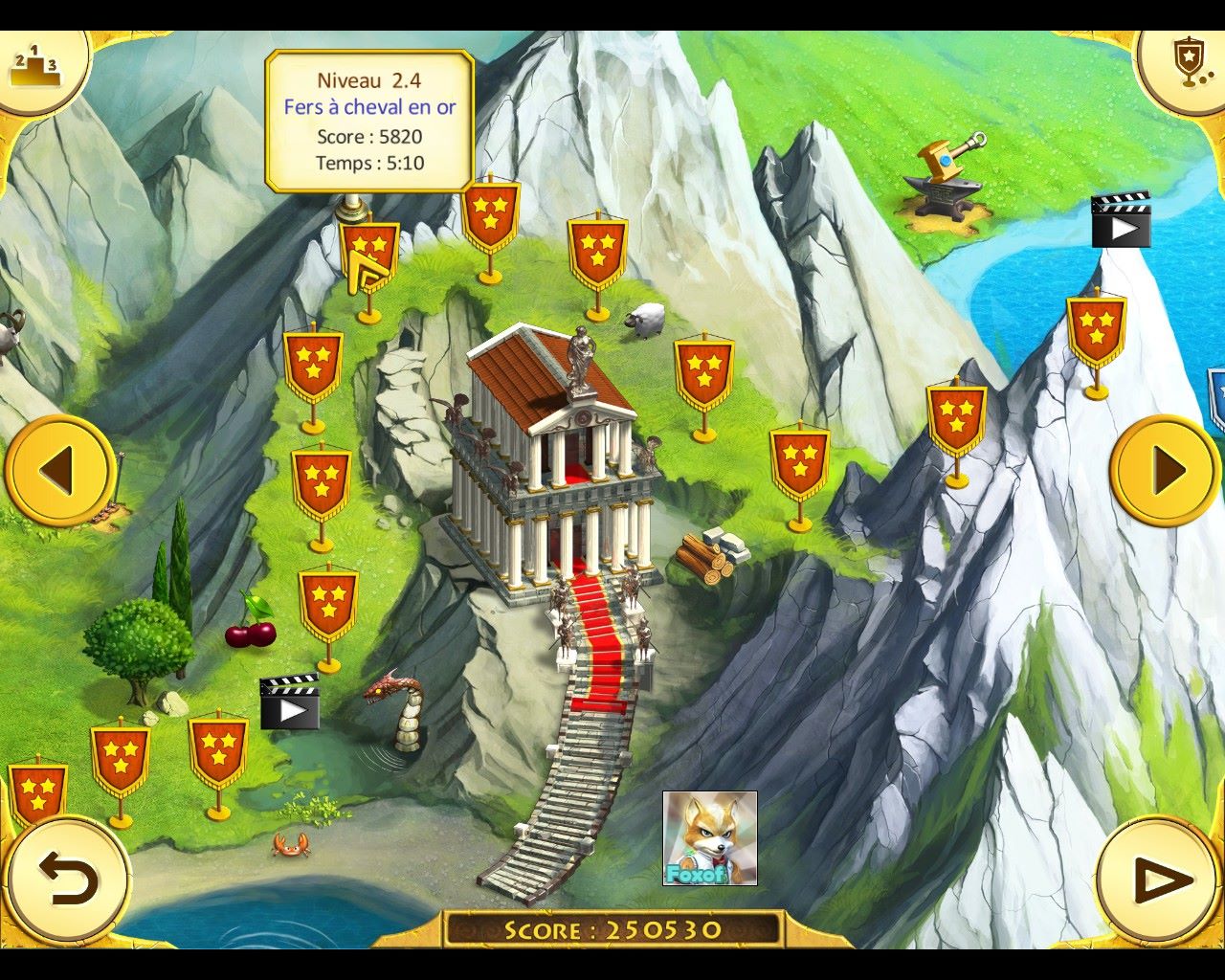
Task: Go to the next map with right arrow
Action: pos(1165,470)
